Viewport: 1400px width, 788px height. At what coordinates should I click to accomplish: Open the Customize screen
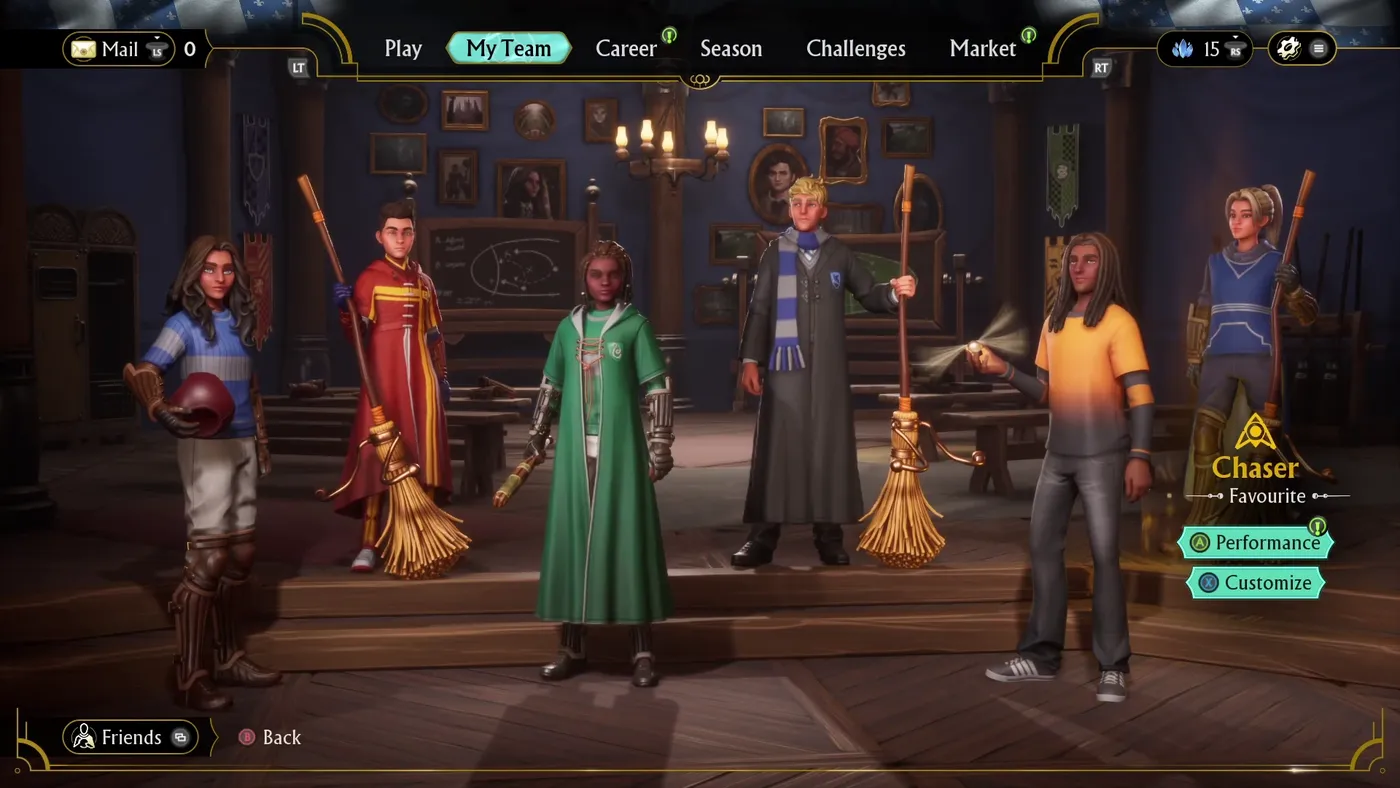(1256, 582)
